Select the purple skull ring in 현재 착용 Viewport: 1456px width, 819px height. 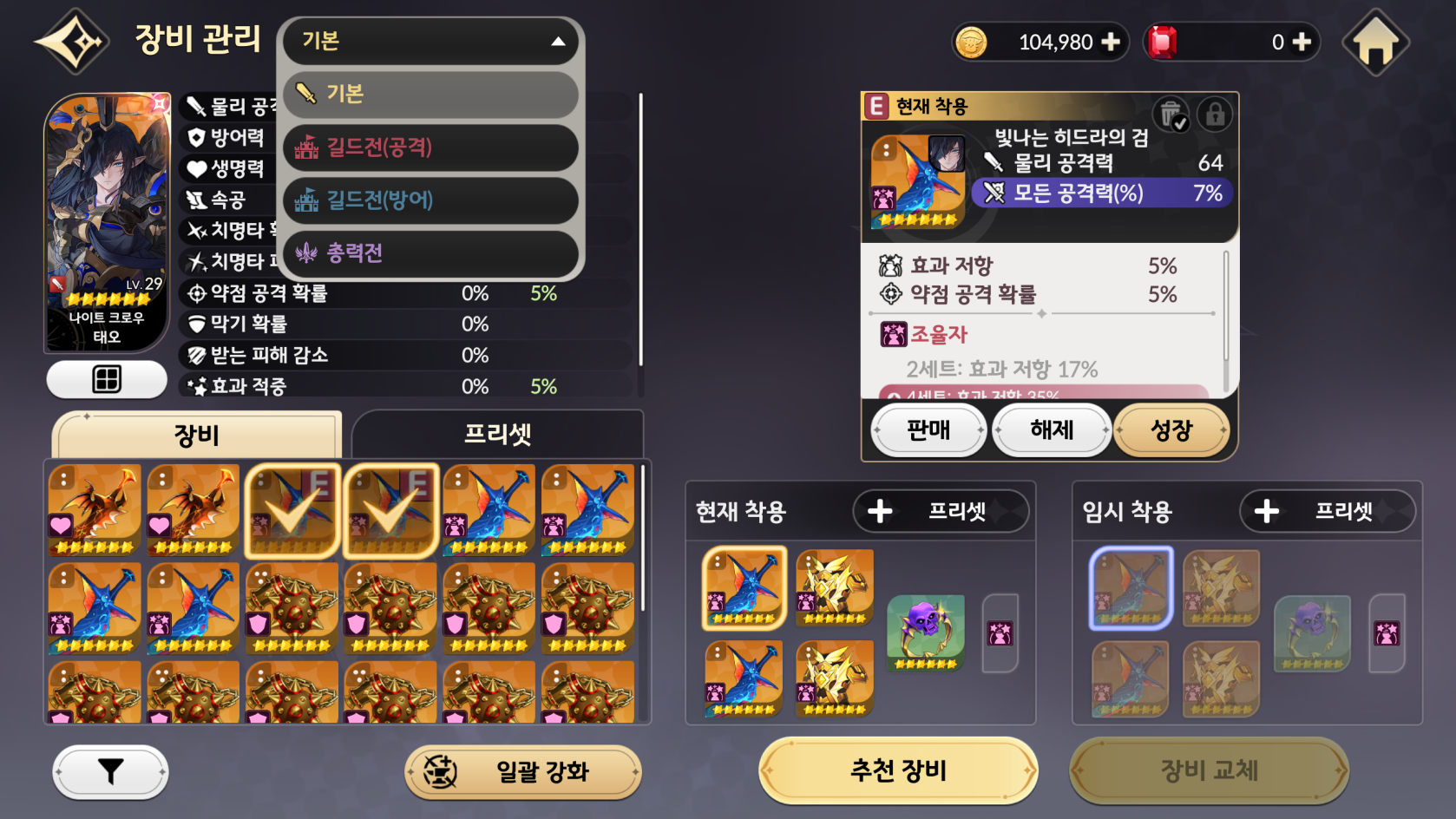pyautogui.click(x=926, y=632)
